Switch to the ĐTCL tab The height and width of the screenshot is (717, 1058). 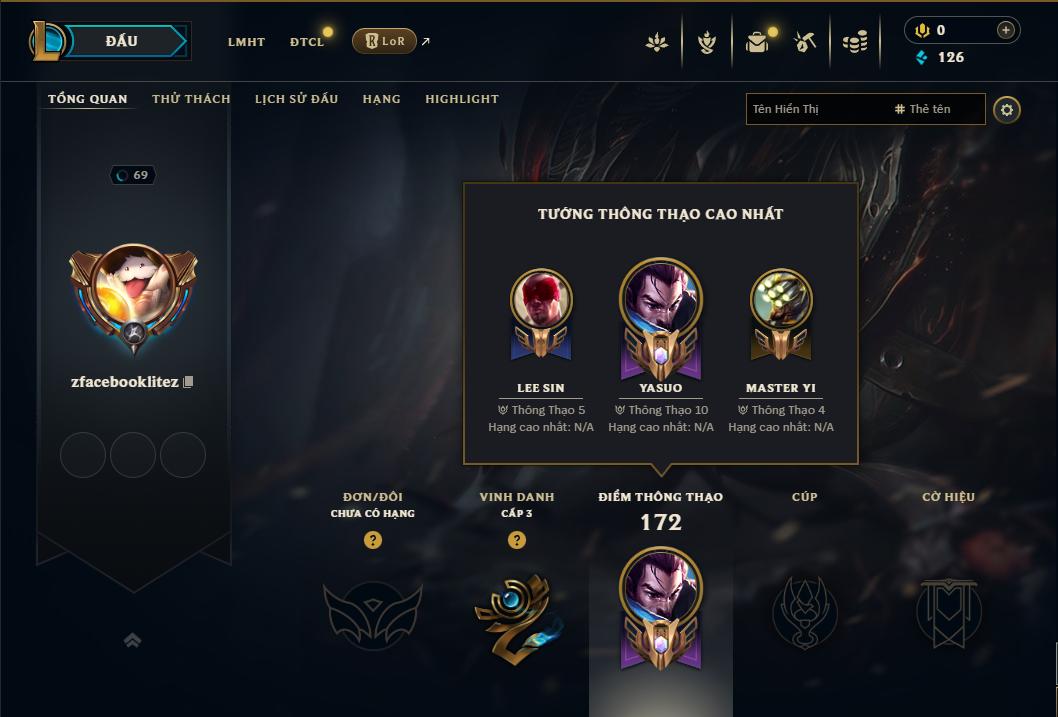pos(307,42)
